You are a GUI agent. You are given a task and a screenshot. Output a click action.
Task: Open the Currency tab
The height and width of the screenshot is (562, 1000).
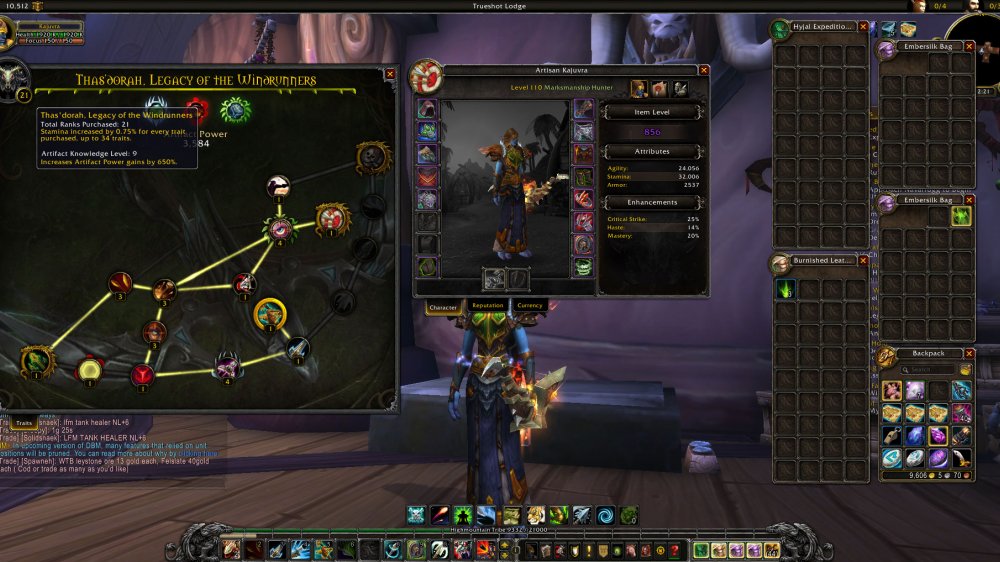pyautogui.click(x=530, y=305)
